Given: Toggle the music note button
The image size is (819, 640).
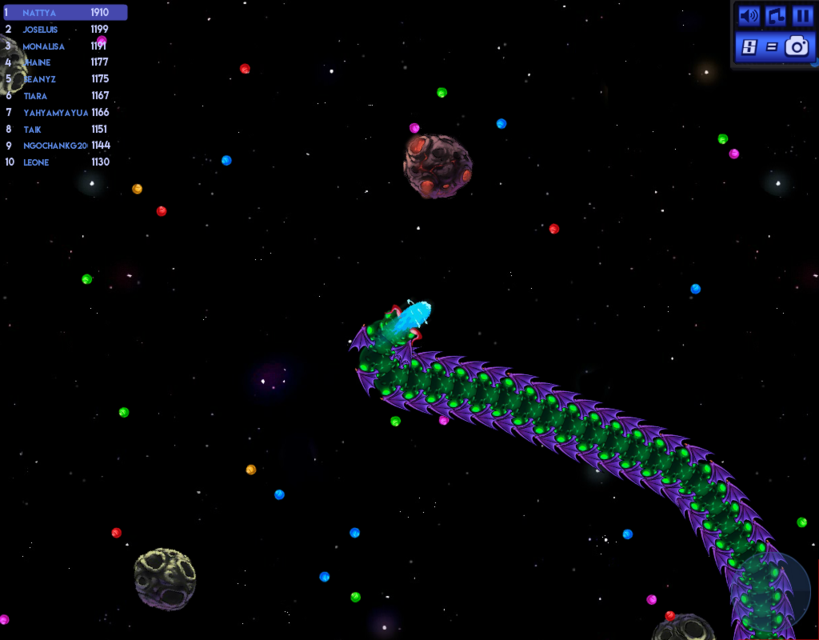Looking at the screenshot, I should (776, 16).
